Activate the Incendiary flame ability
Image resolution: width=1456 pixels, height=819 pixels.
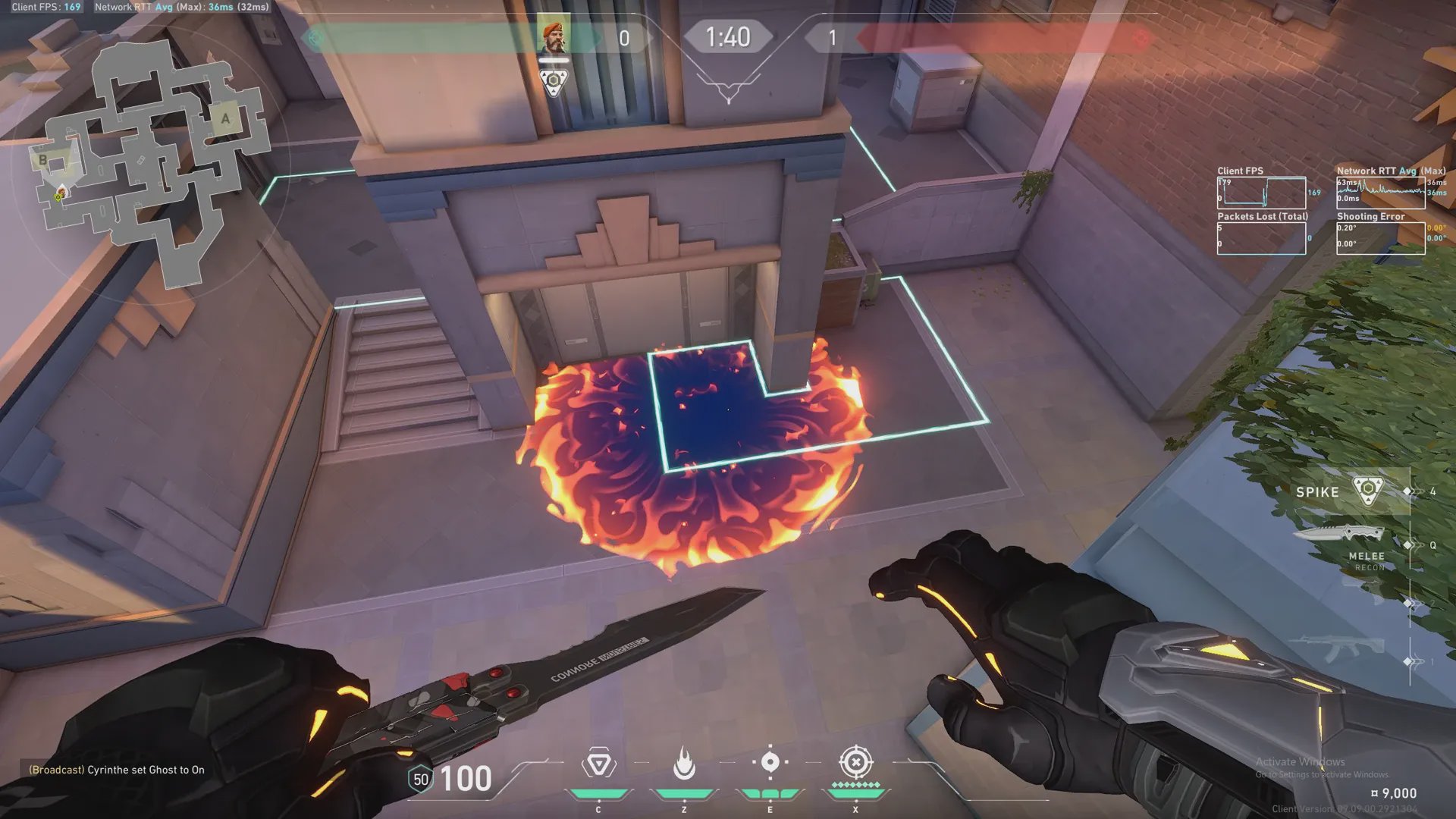pos(684,764)
